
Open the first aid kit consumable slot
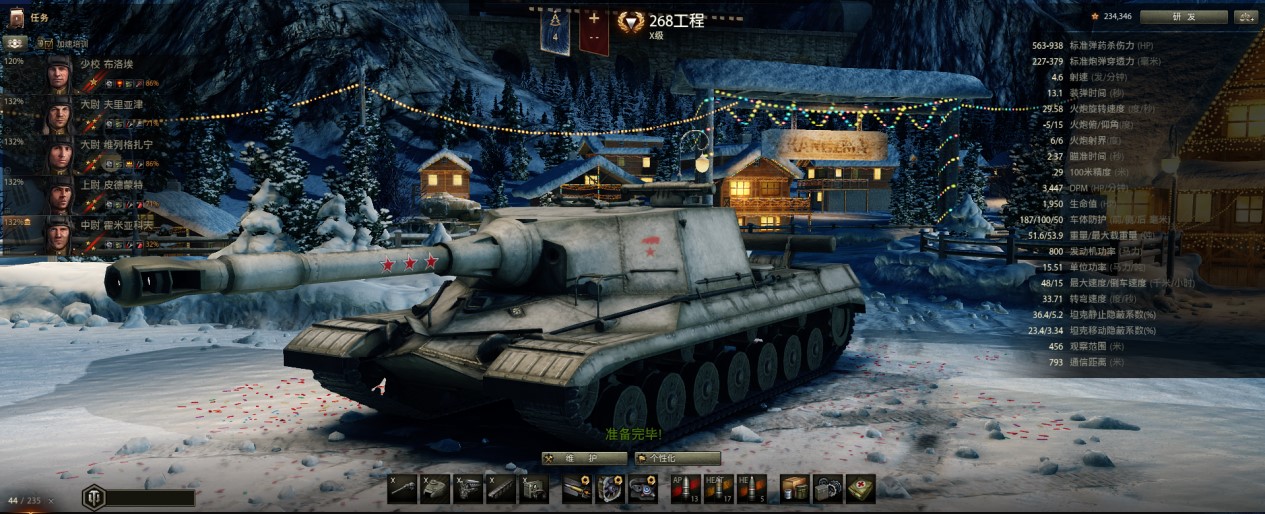pyautogui.click(x=859, y=488)
